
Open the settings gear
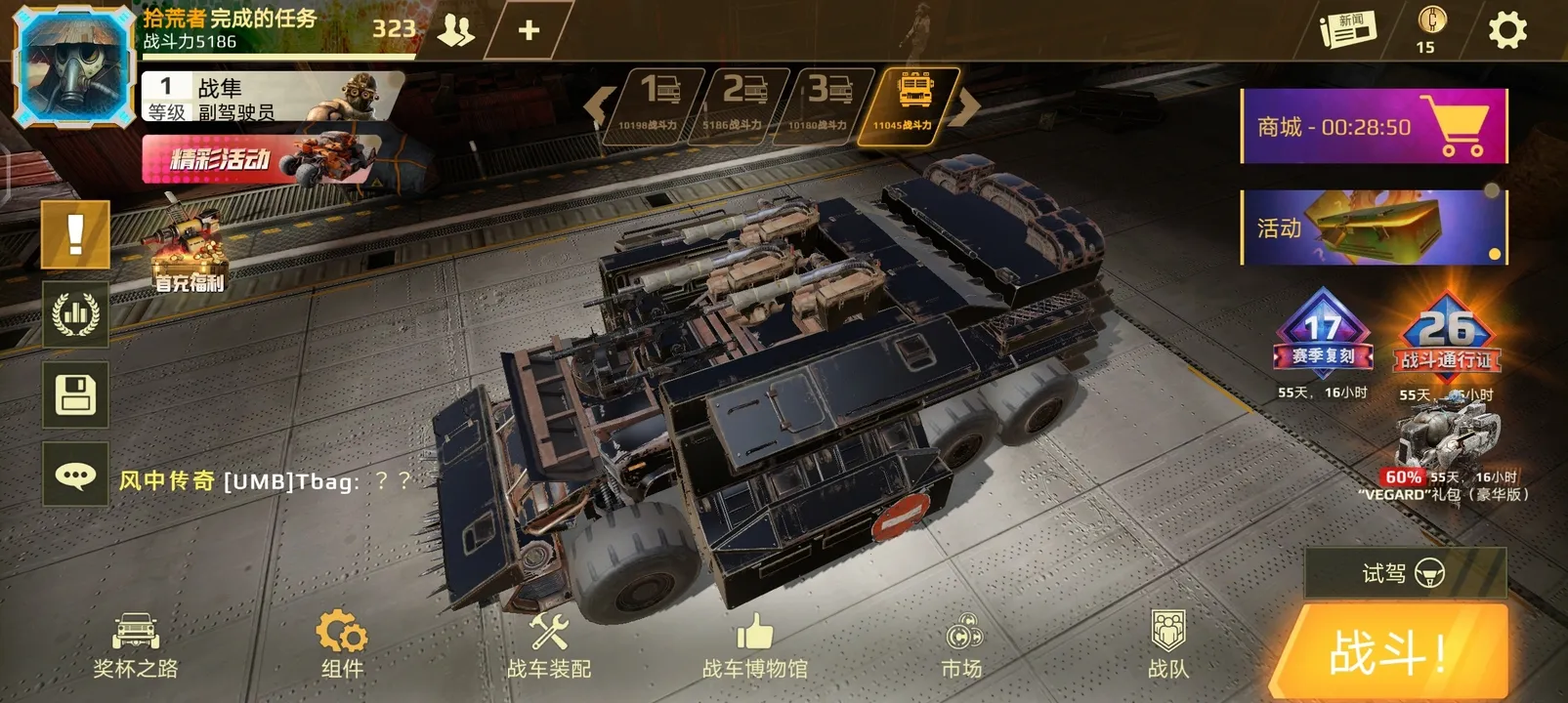[1506, 30]
